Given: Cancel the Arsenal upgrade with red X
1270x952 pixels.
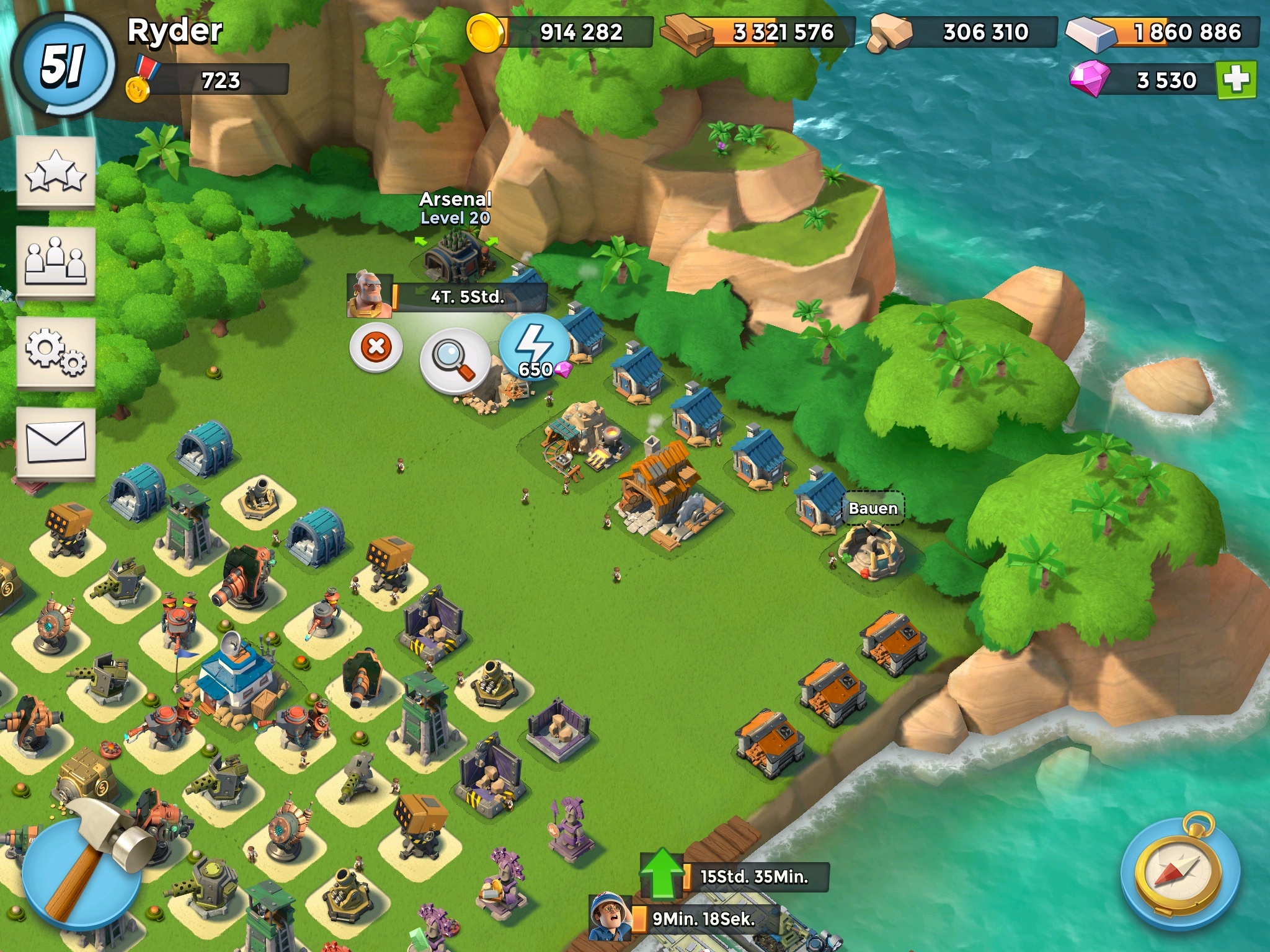Looking at the screenshot, I should [376, 346].
